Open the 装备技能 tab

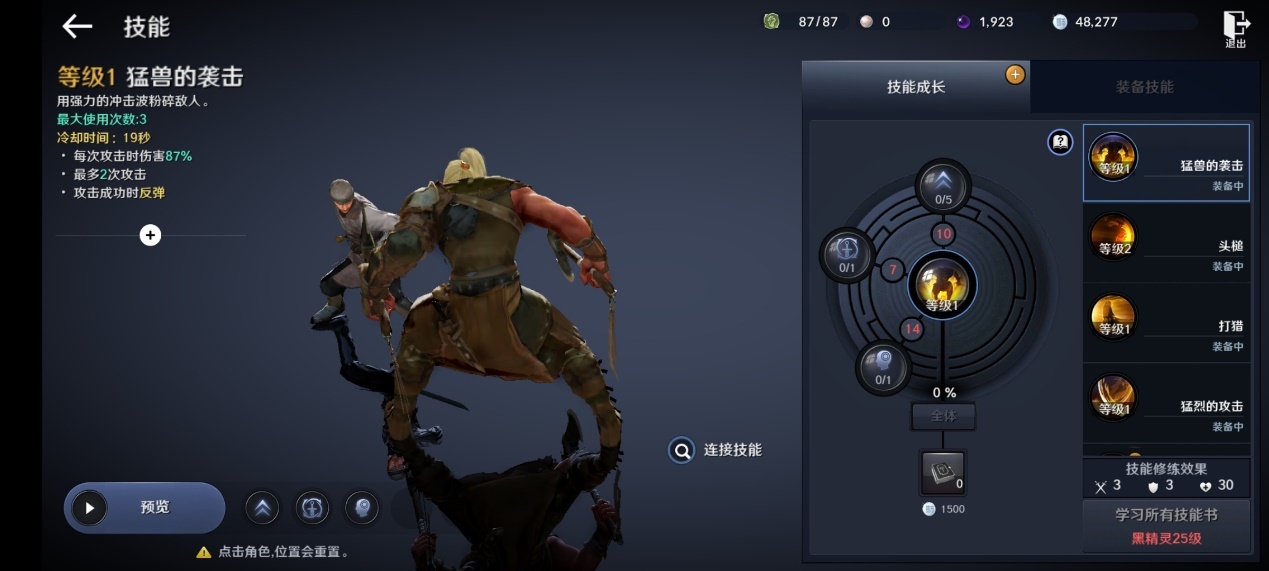point(1144,87)
